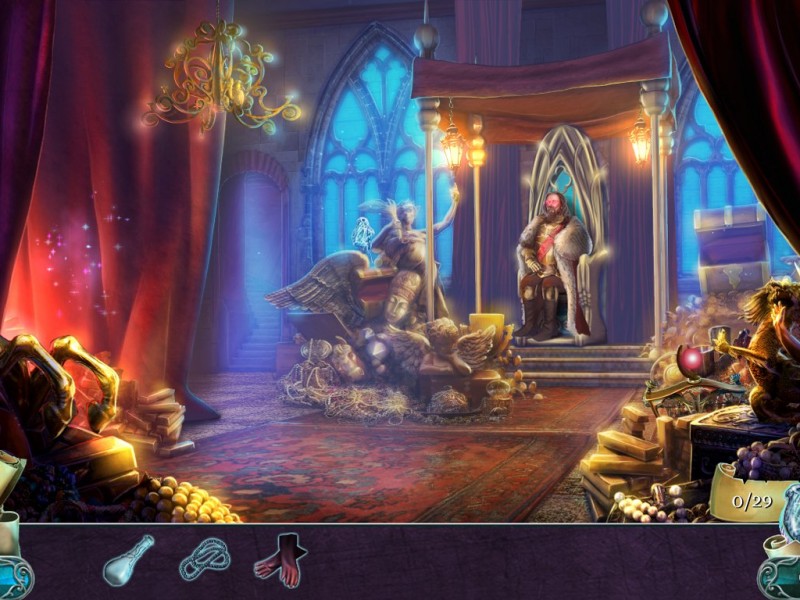The width and height of the screenshot is (800, 600).
Task: Activate the crystal hint orb
Action: (x=789, y=512)
